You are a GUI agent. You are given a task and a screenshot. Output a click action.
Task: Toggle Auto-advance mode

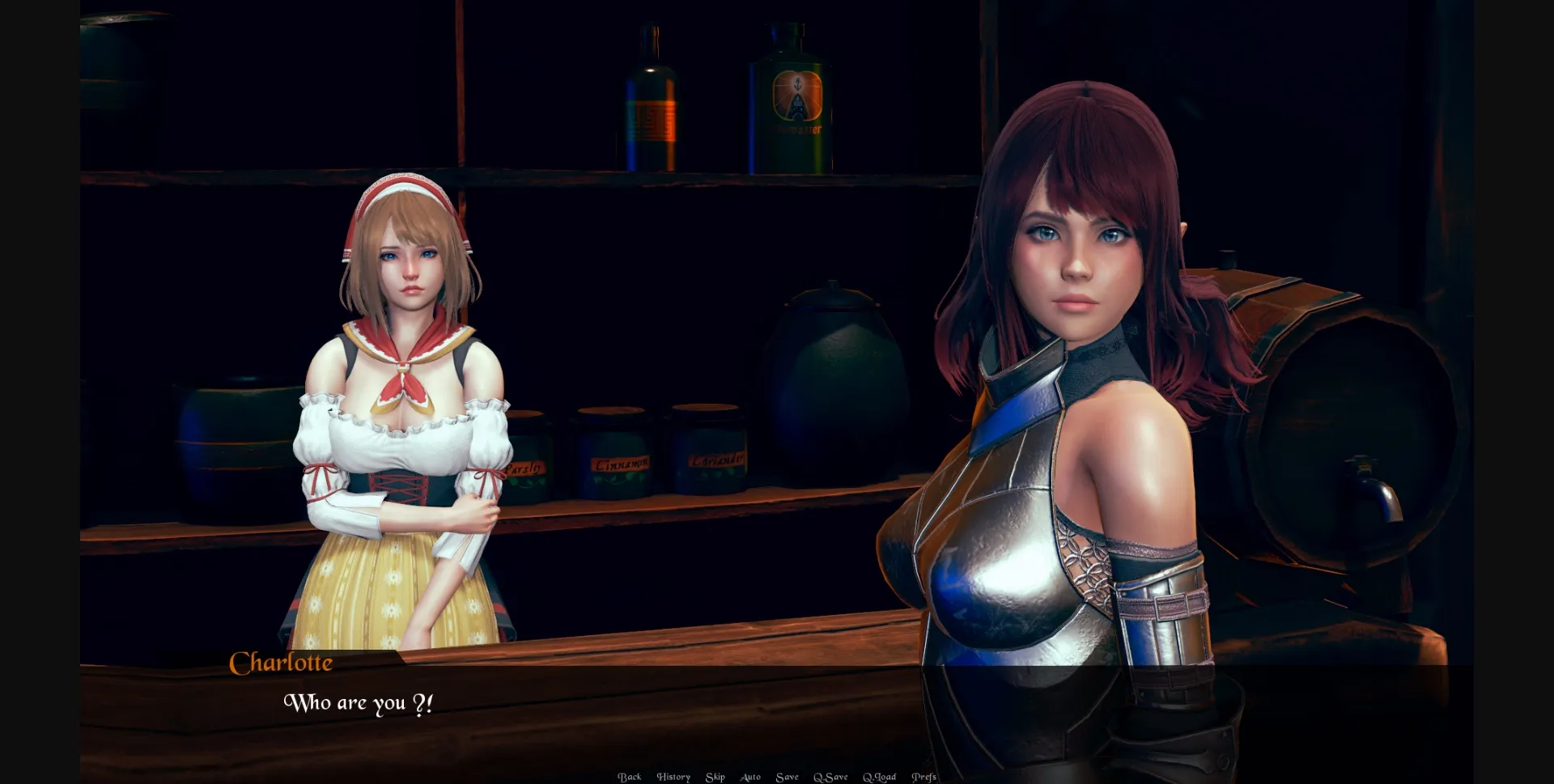tap(750, 777)
